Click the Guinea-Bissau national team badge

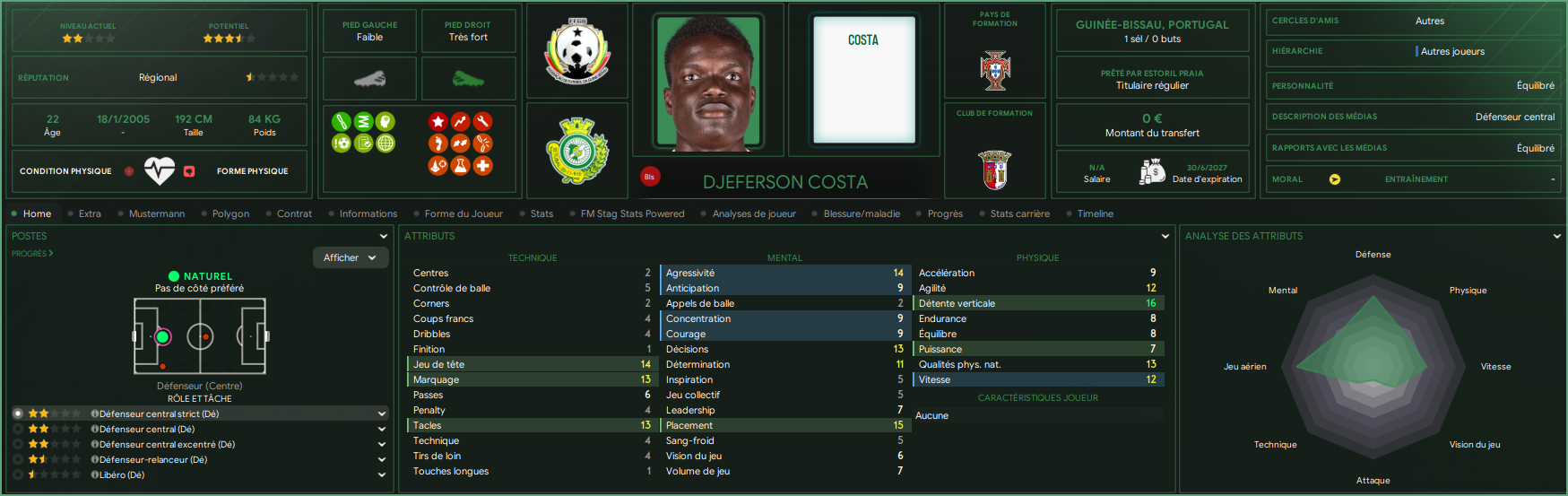(x=576, y=51)
